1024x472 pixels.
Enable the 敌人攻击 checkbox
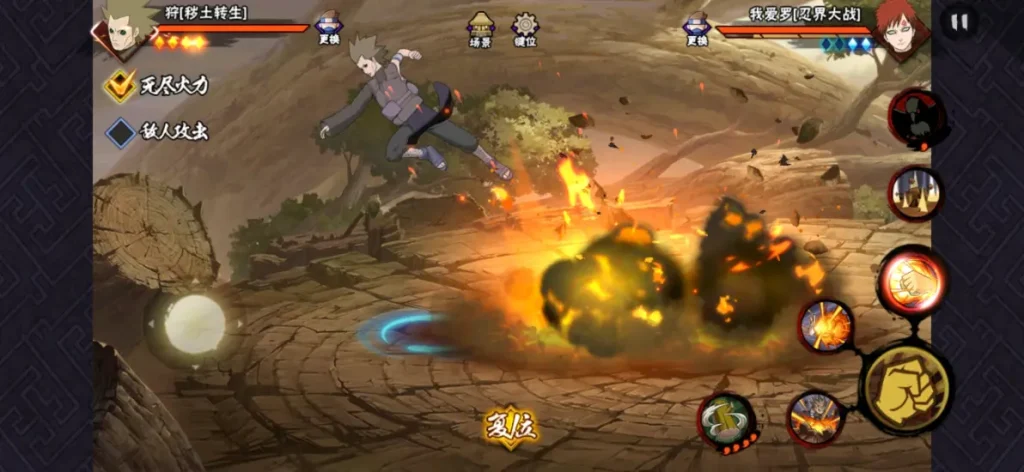coord(121,132)
